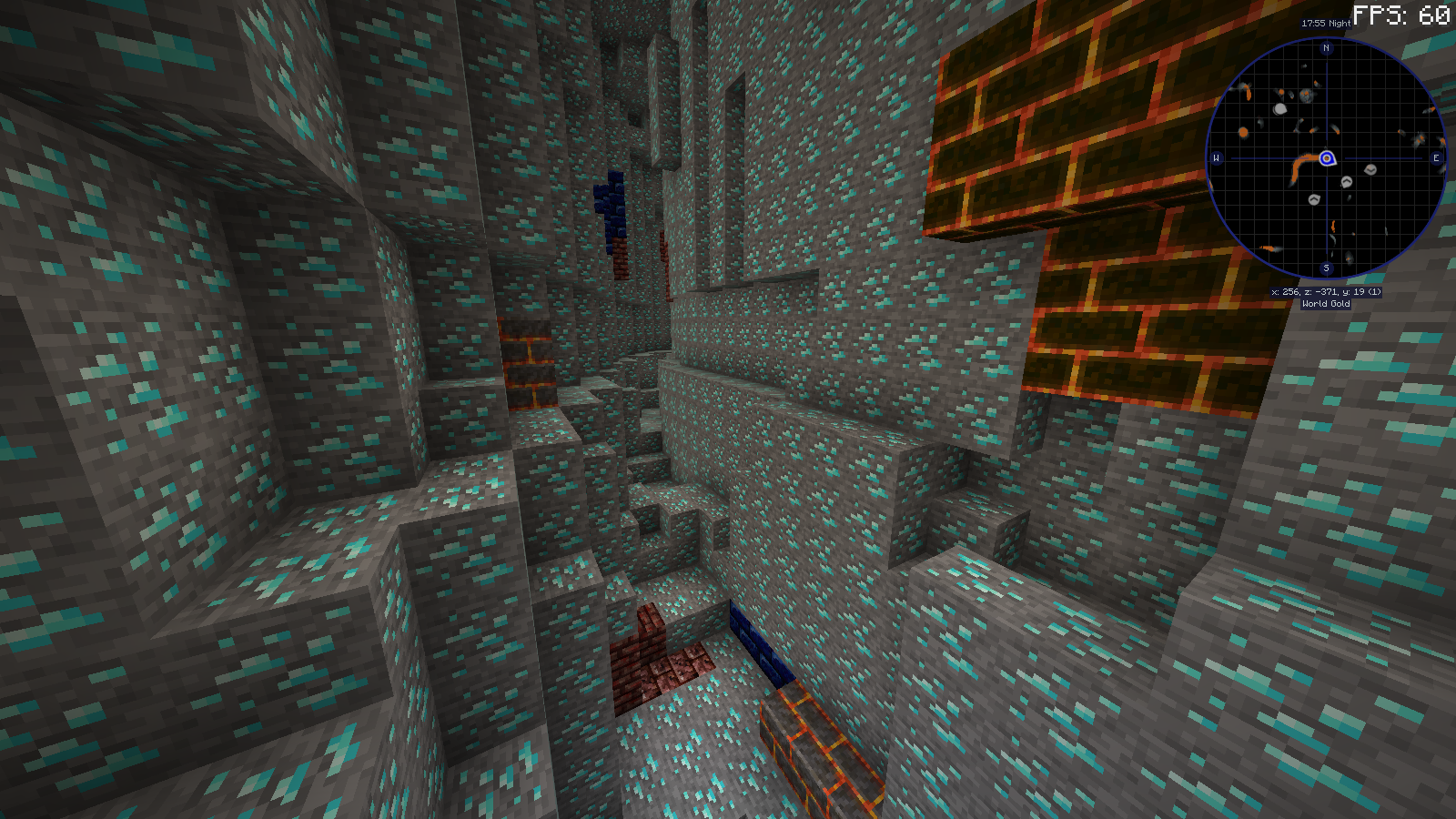This screenshot has width=1456, height=819.
Task: Click the World Gold world name label
Action: (x=1327, y=303)
